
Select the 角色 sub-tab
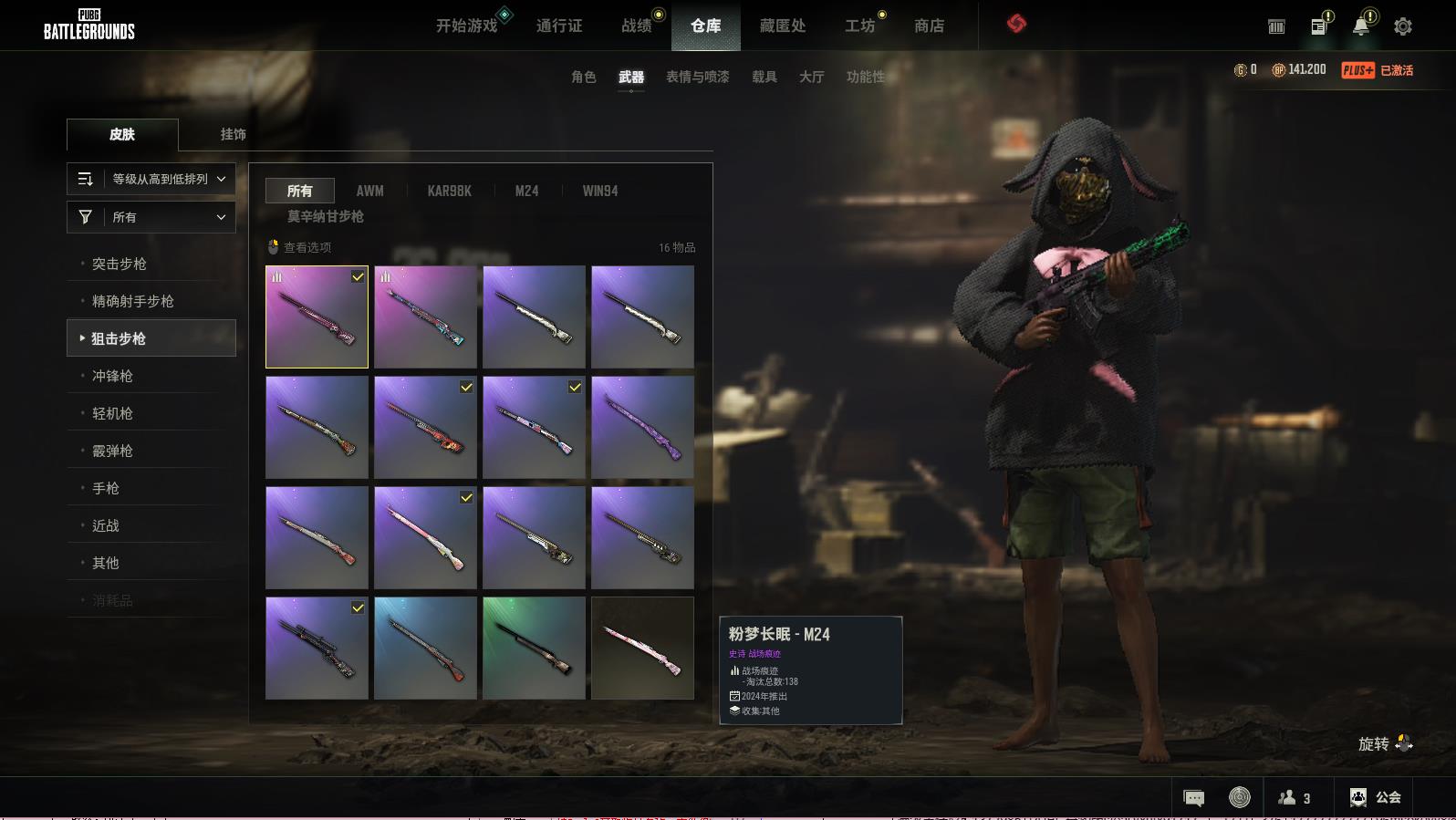tap(584, 77)
